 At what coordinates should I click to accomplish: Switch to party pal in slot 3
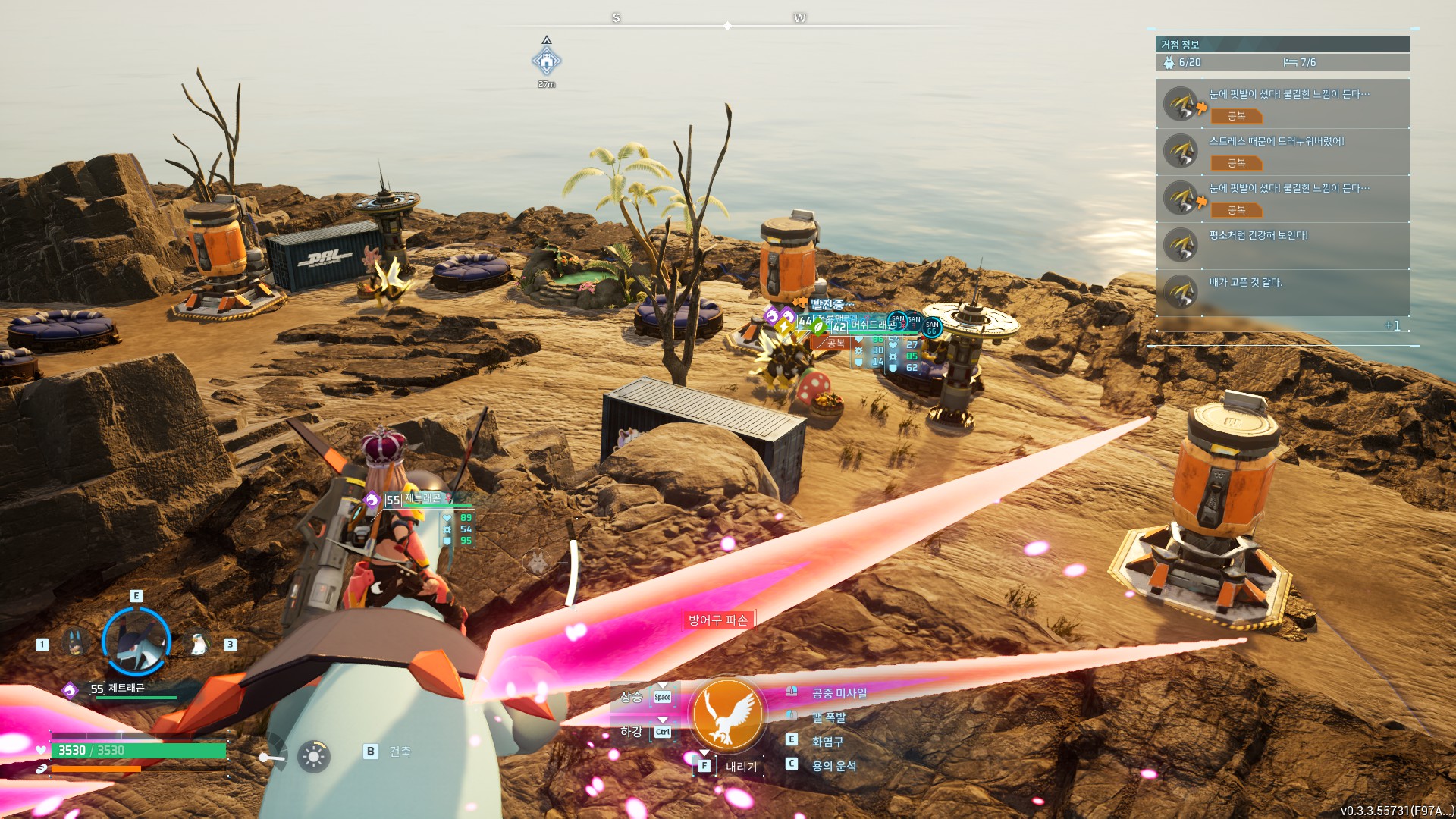199,644
